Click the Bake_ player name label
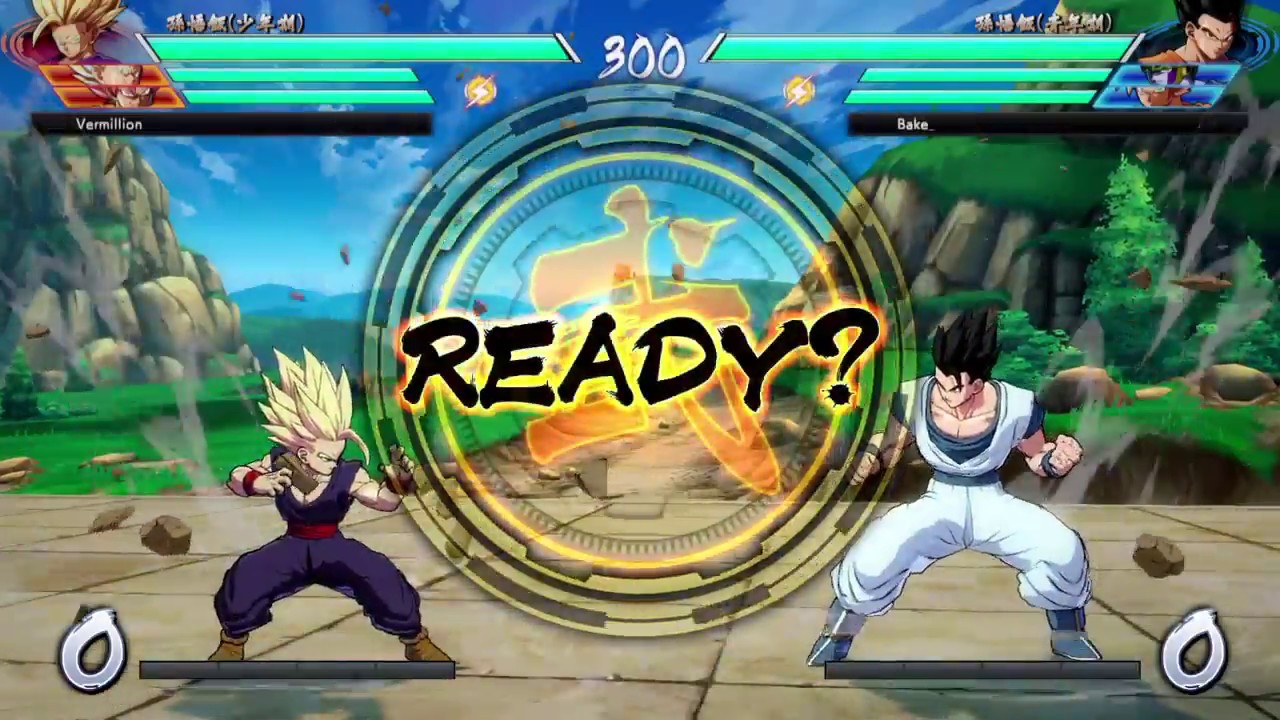Screen dimensions: 1280x720 (x=913, y=124)
